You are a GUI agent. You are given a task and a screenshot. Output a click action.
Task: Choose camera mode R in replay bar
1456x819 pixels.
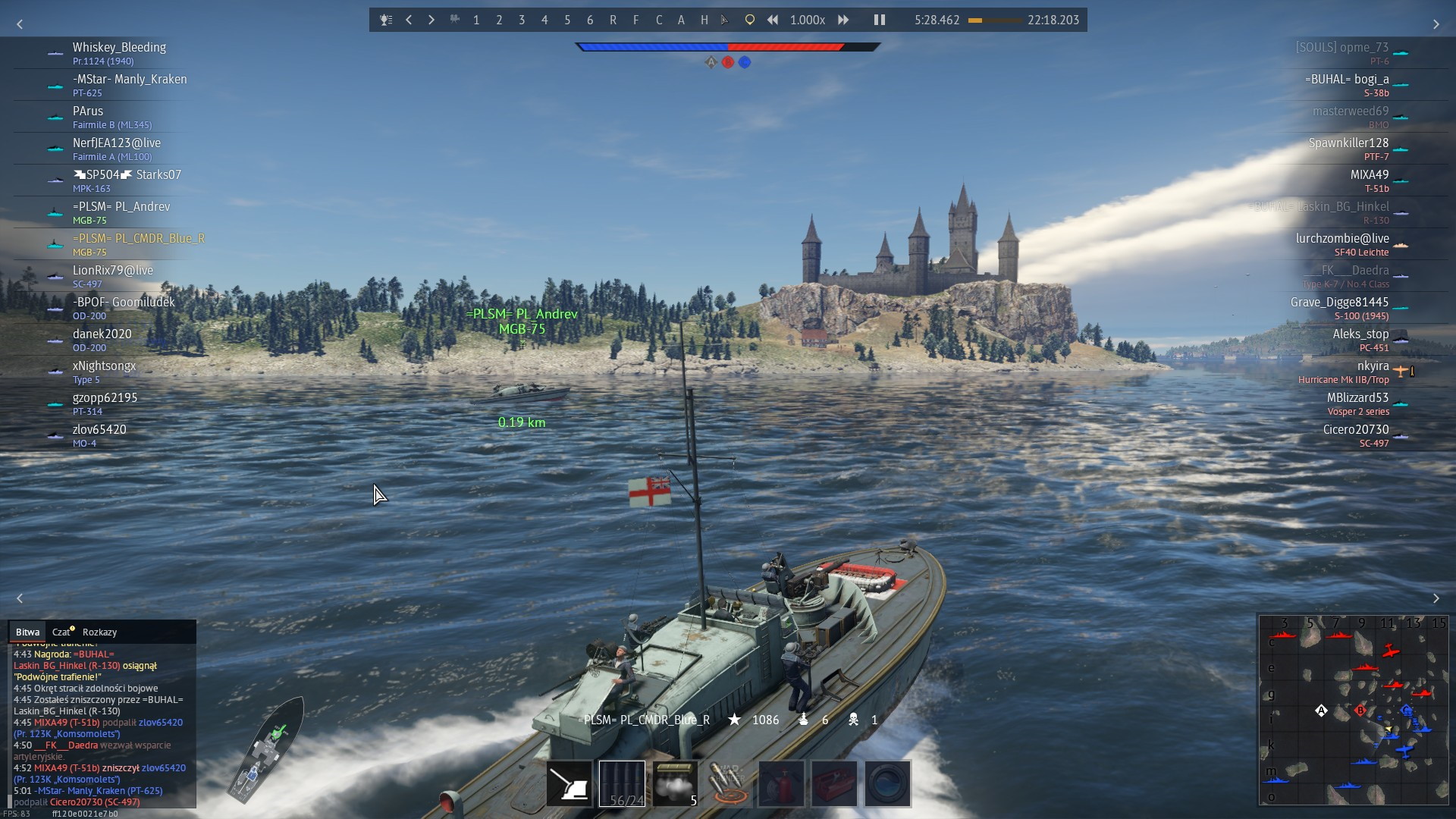613,20
